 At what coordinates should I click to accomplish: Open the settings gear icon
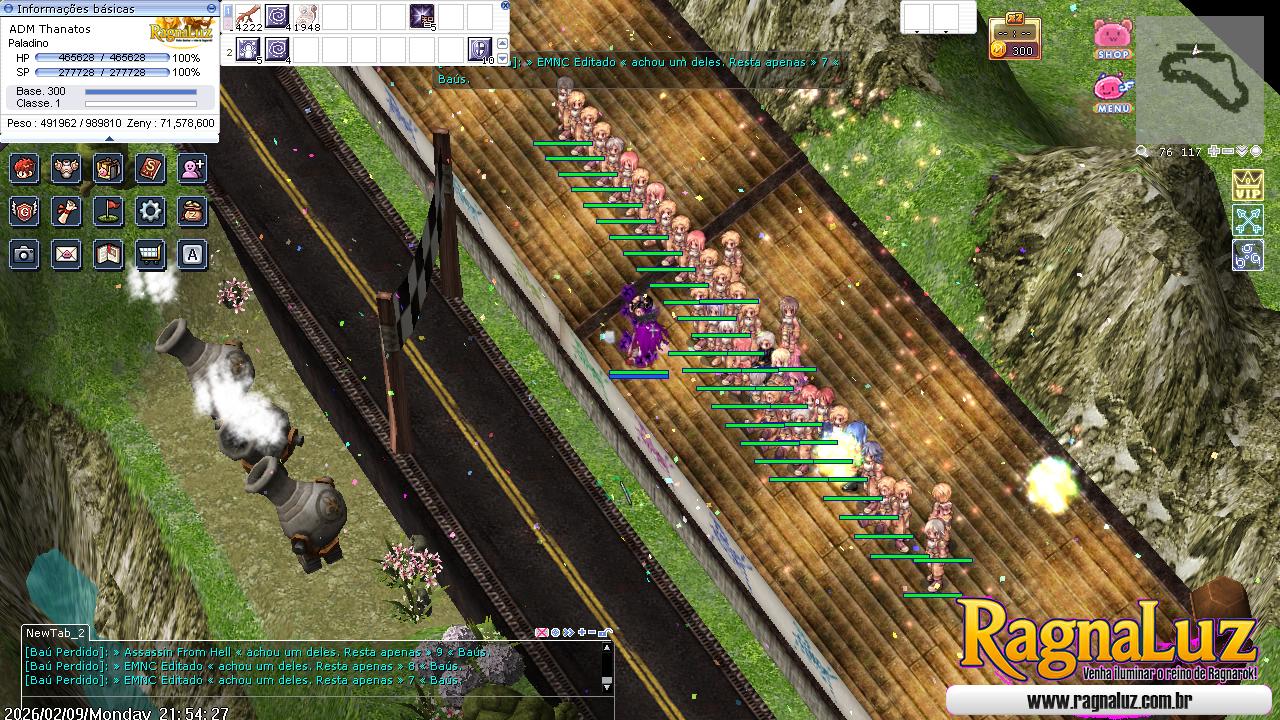pos(151,211)
